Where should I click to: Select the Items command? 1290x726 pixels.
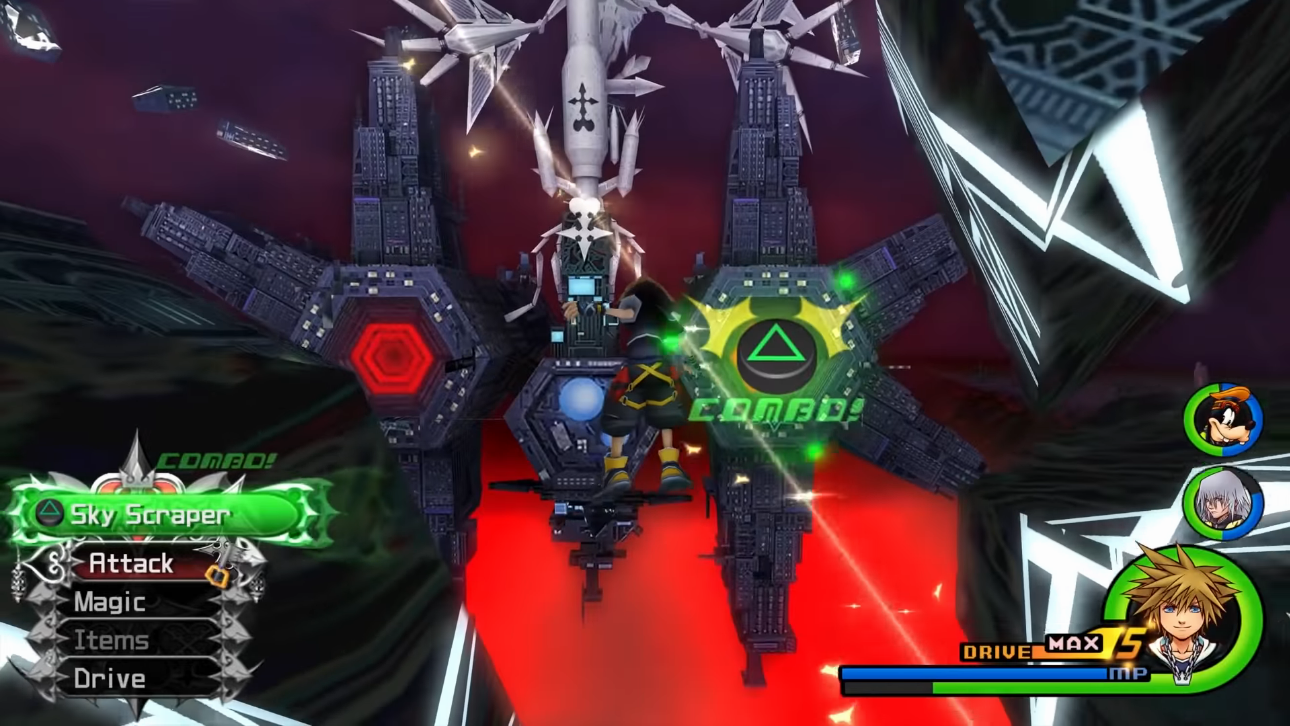(111, 640)
